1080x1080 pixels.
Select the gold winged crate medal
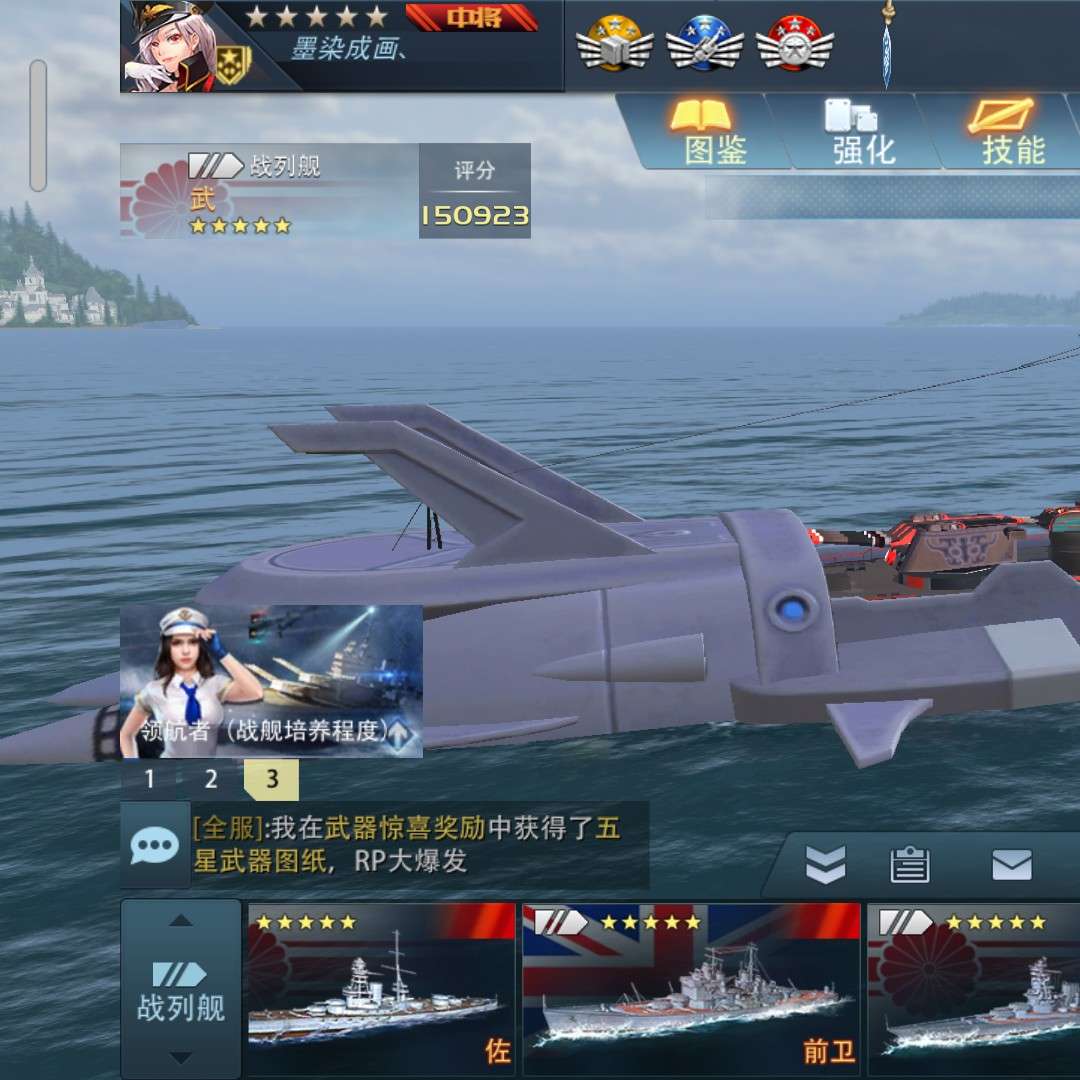(615, 44)
